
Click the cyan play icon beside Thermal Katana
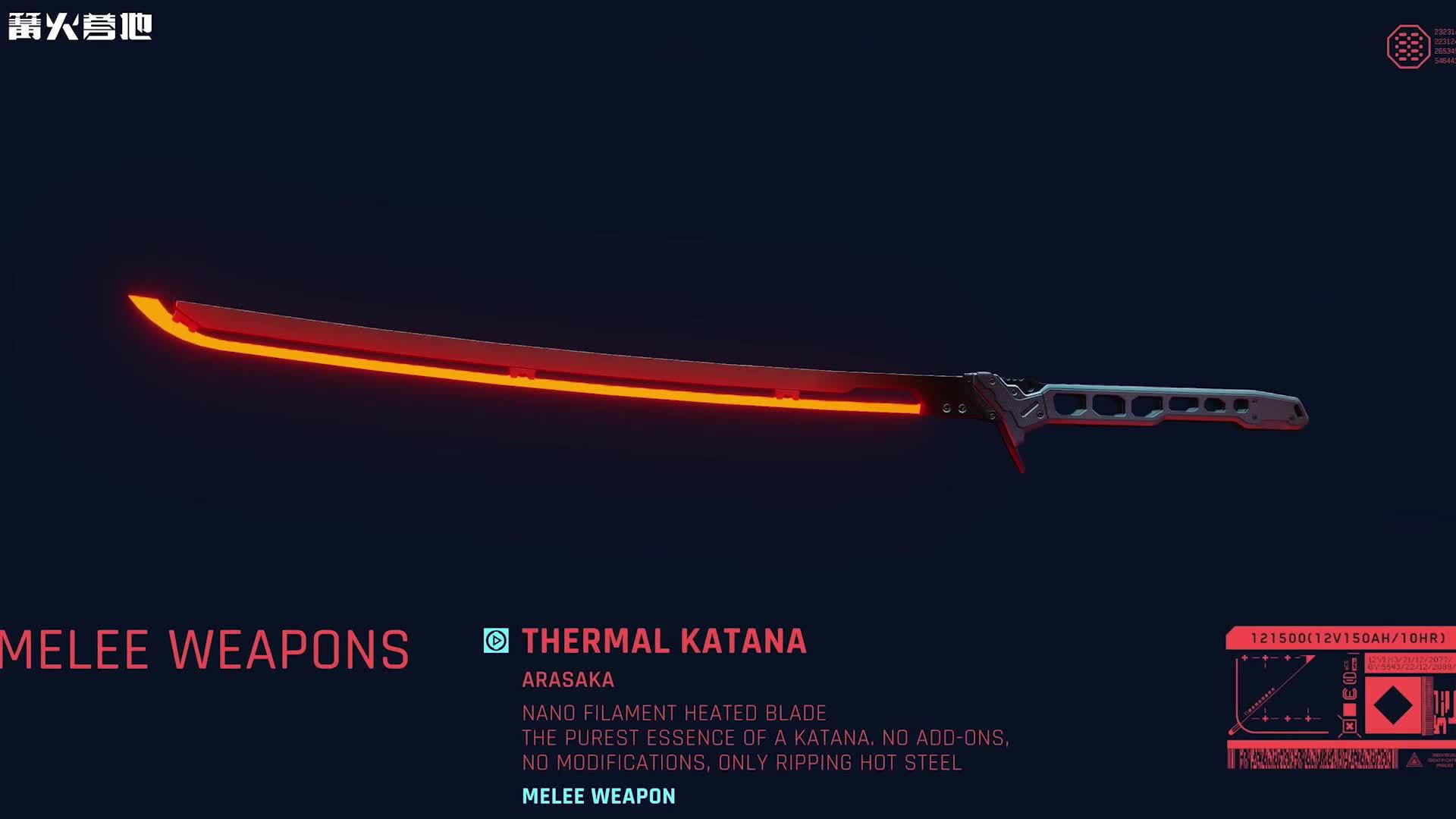tap(496, 641)
